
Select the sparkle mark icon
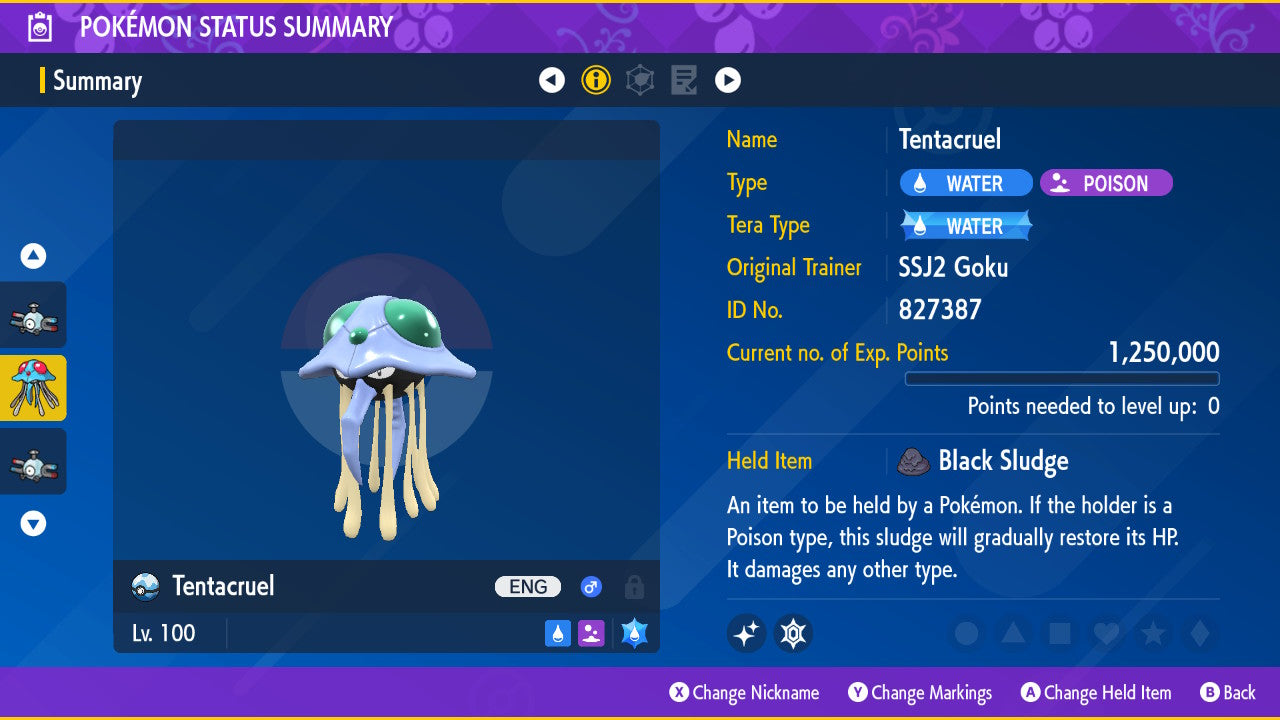pyautogui.click(x=746, y=633)
